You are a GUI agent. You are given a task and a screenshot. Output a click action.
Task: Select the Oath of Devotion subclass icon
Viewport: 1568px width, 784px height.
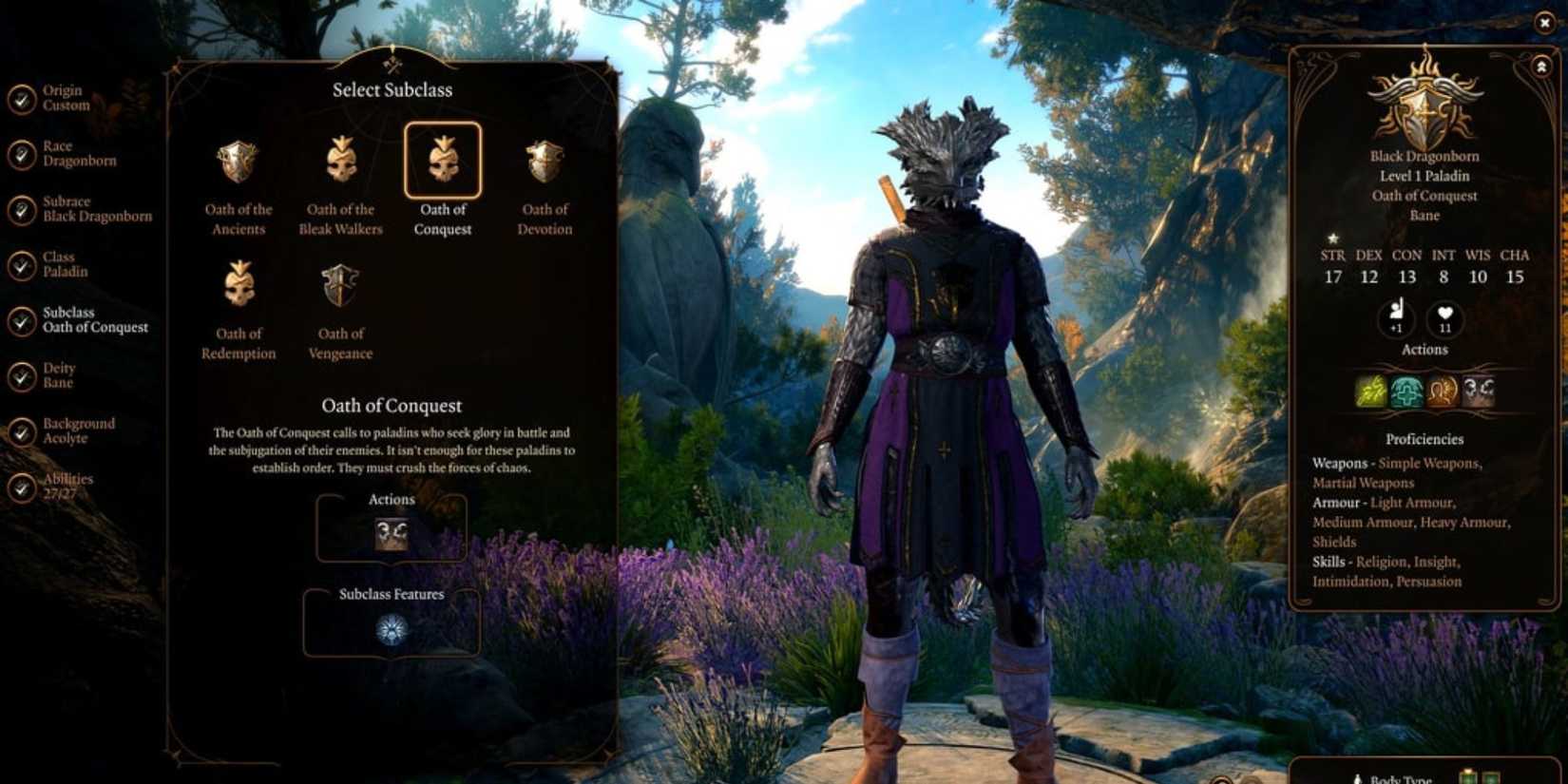(x=544, y=162)
